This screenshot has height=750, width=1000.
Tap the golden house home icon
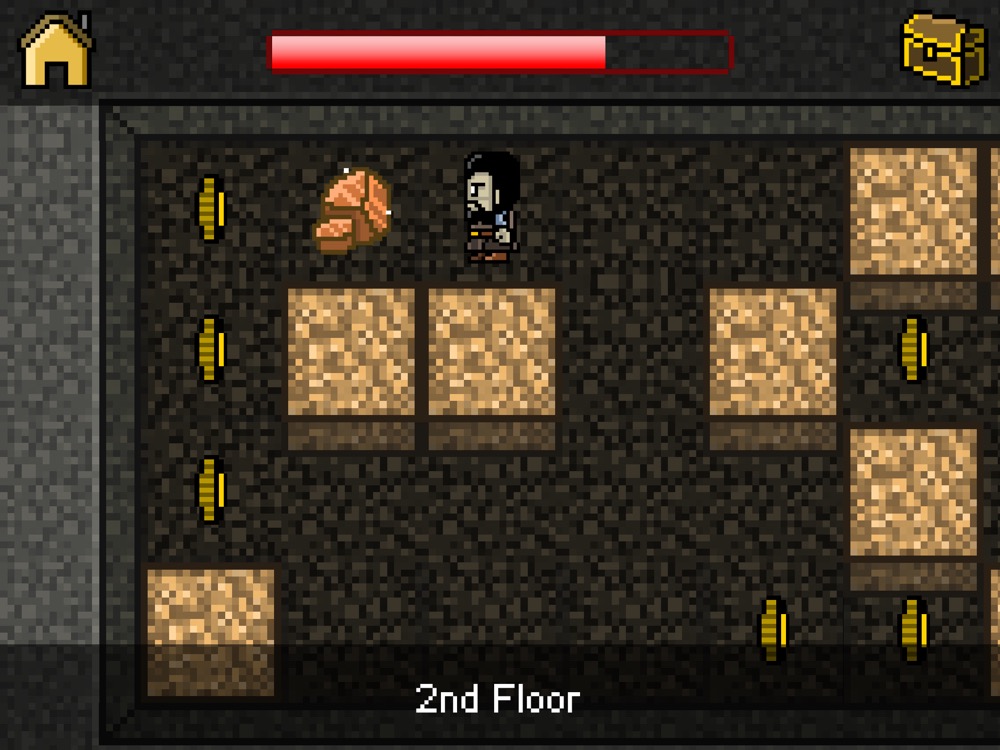point(56,50)
